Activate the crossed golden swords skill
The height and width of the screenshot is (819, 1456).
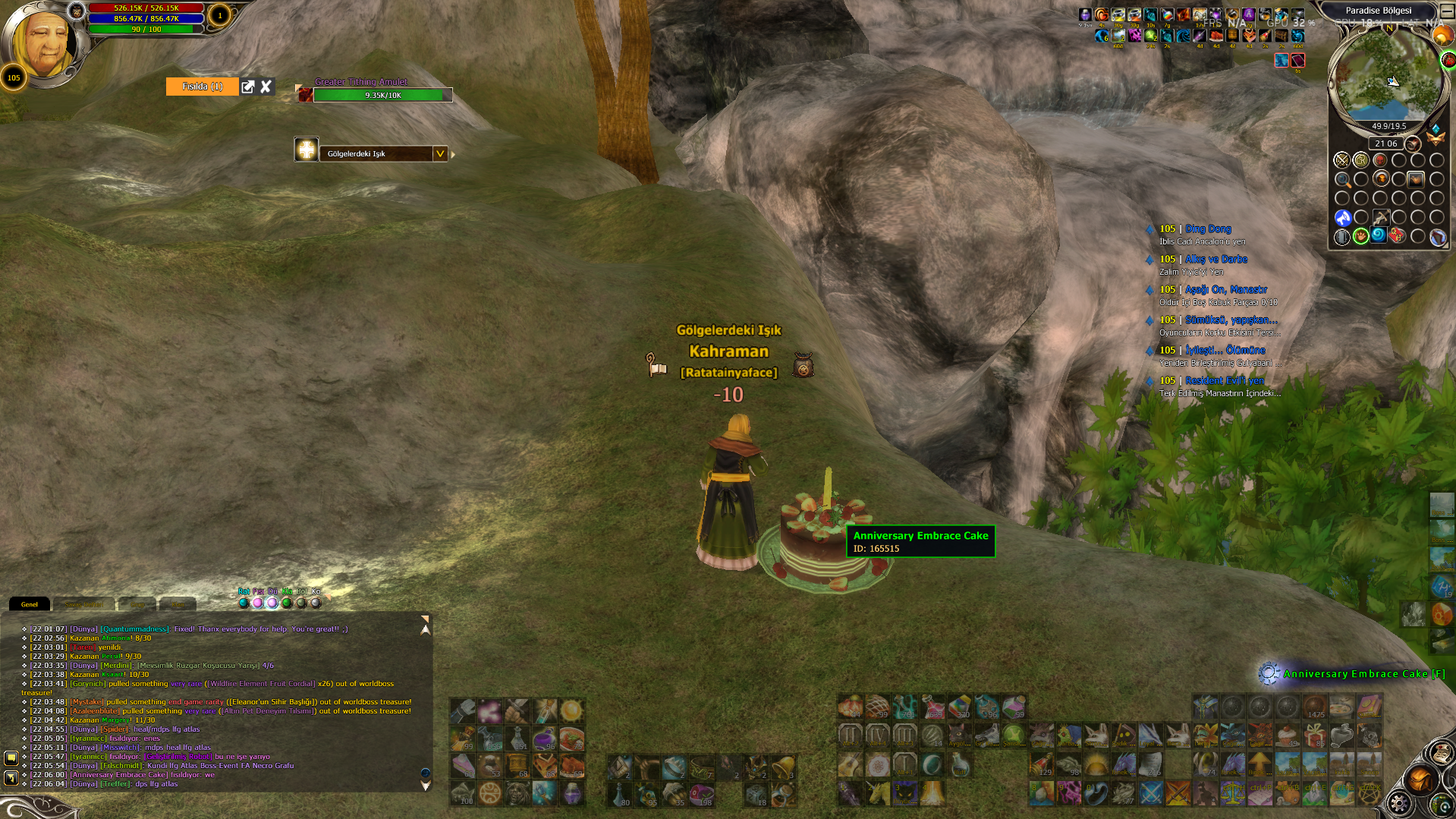pos(1178,793)
